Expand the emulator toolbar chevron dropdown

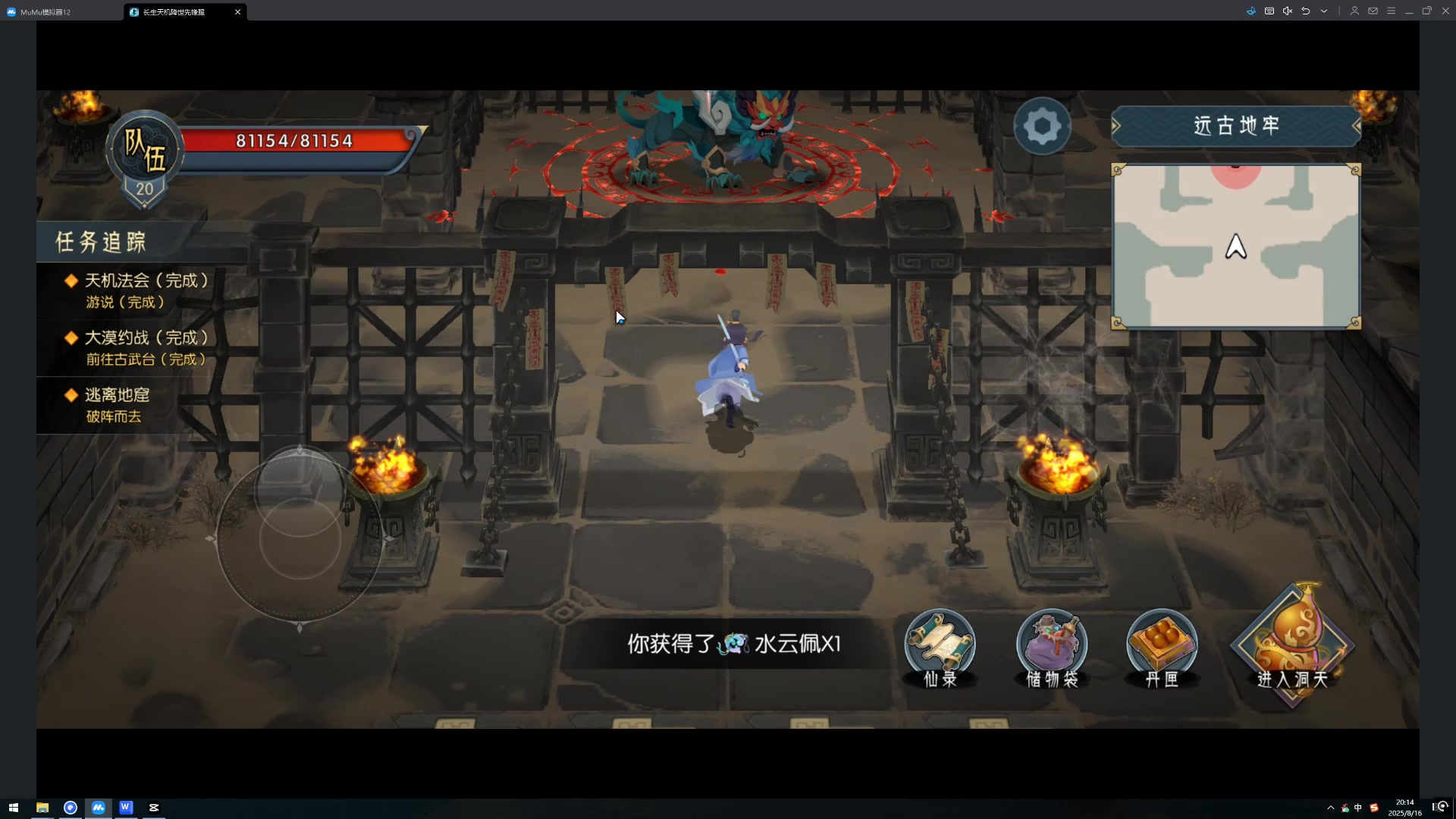tap(1324, 11)
